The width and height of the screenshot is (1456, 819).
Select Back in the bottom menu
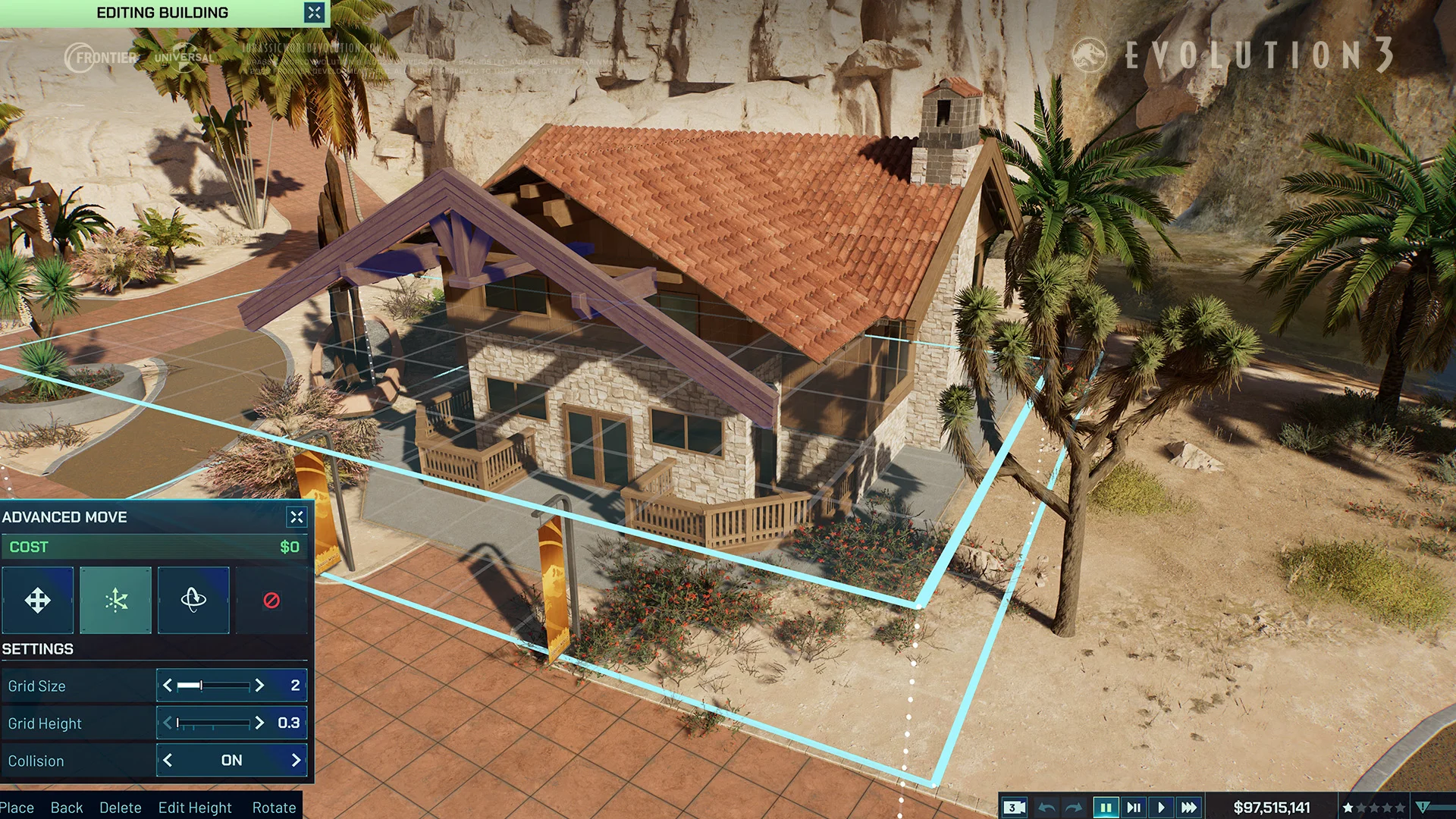coord(67,808)
